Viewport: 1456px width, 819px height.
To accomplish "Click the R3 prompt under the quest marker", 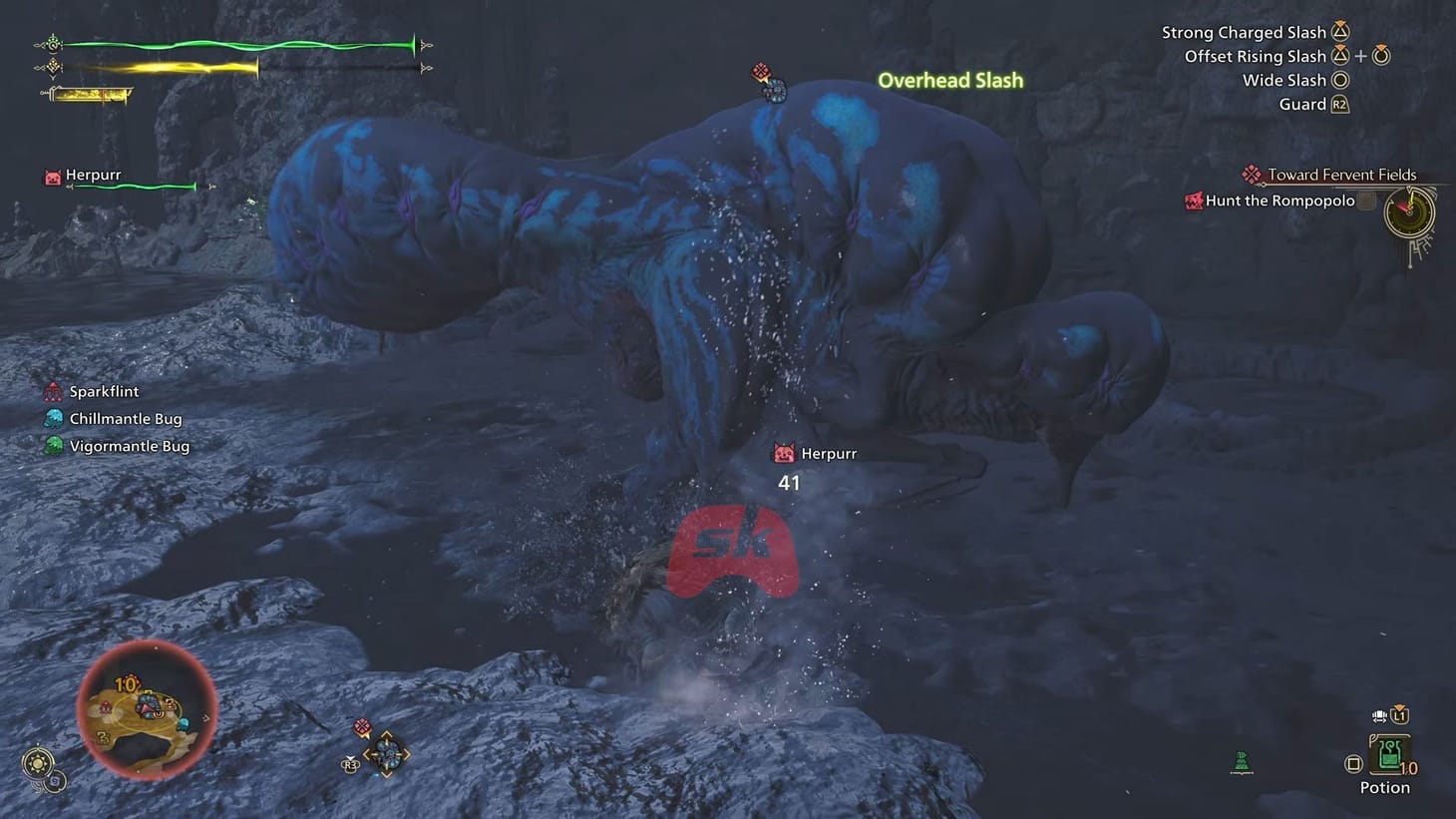I will 350,765.
